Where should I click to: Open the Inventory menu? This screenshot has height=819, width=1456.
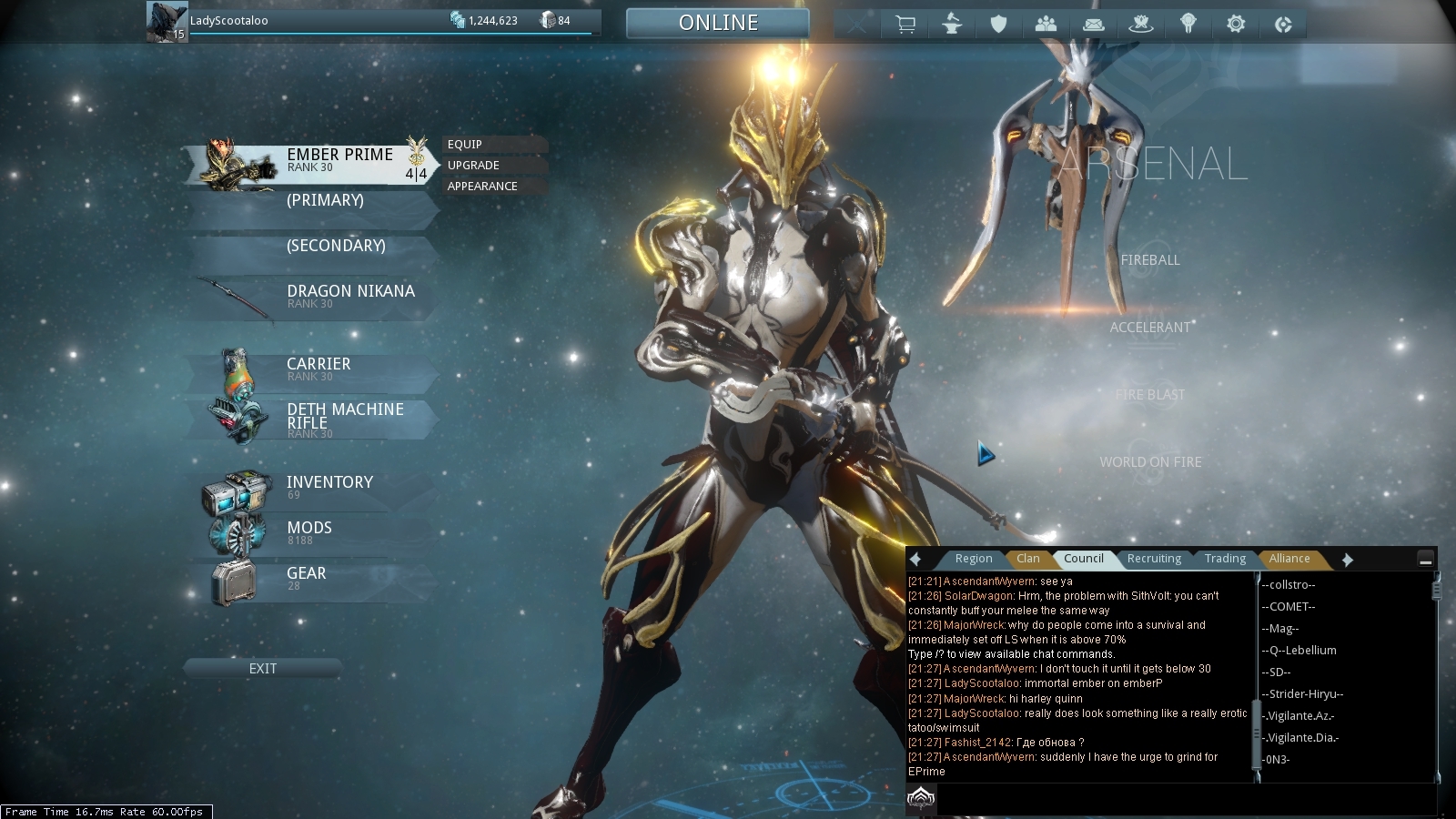[329, 487]
